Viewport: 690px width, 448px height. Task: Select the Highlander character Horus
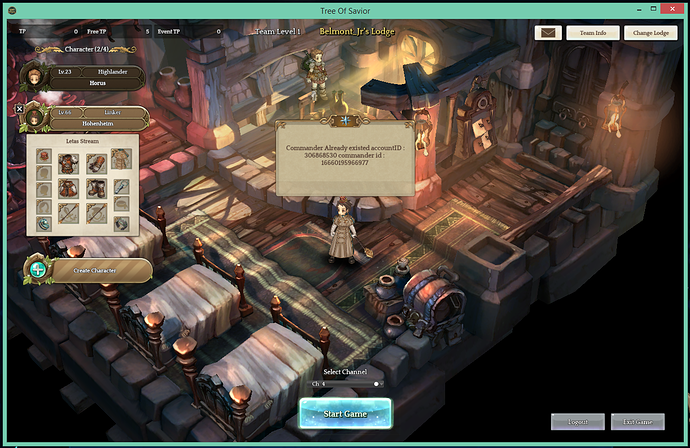click(x=90, y=78)
